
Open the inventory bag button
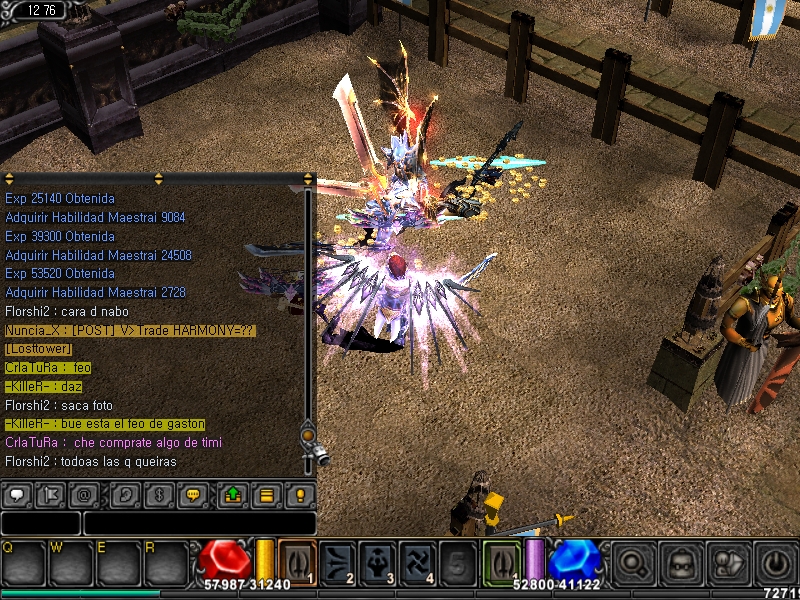680,562
